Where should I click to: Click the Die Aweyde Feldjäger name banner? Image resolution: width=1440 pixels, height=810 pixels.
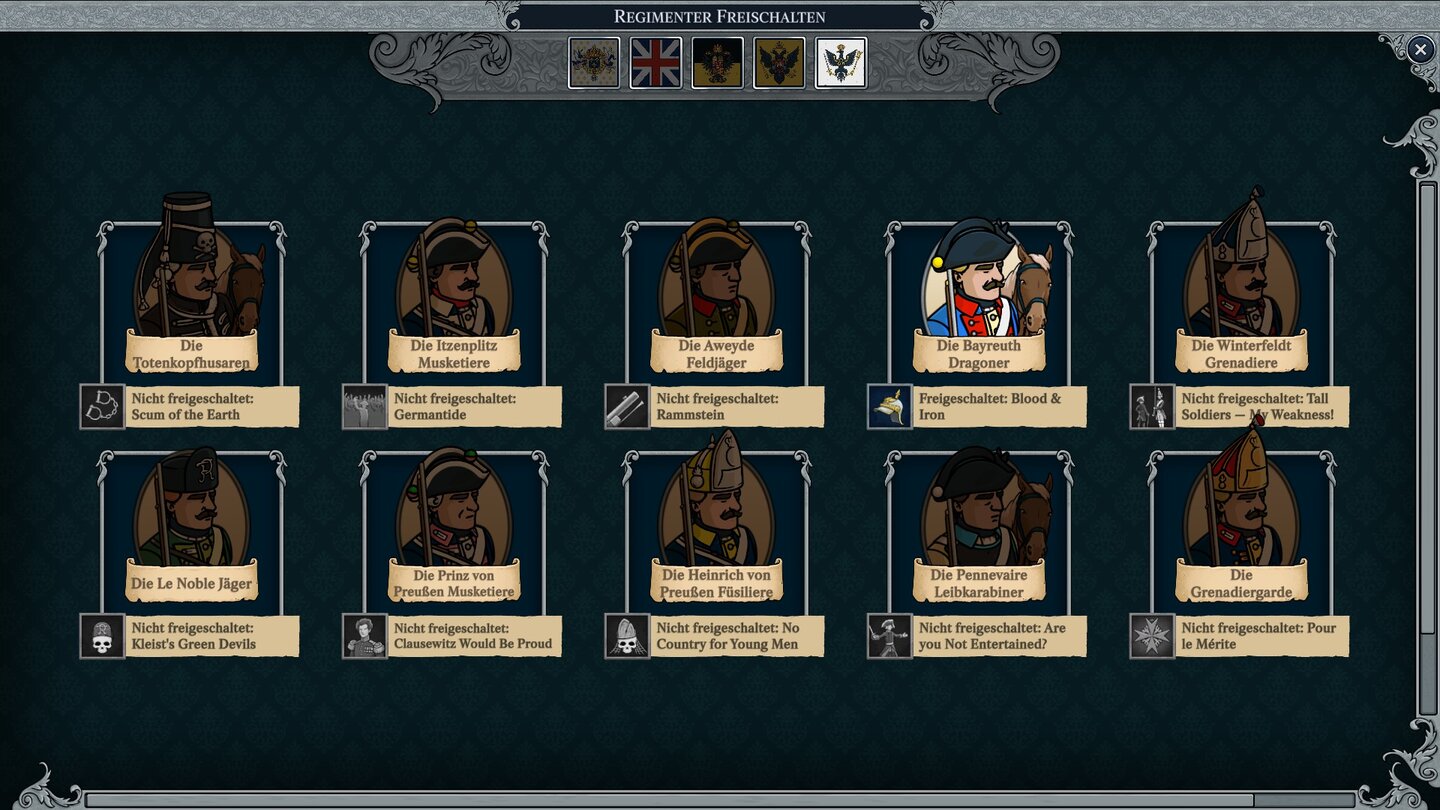(x=716, y=352)
